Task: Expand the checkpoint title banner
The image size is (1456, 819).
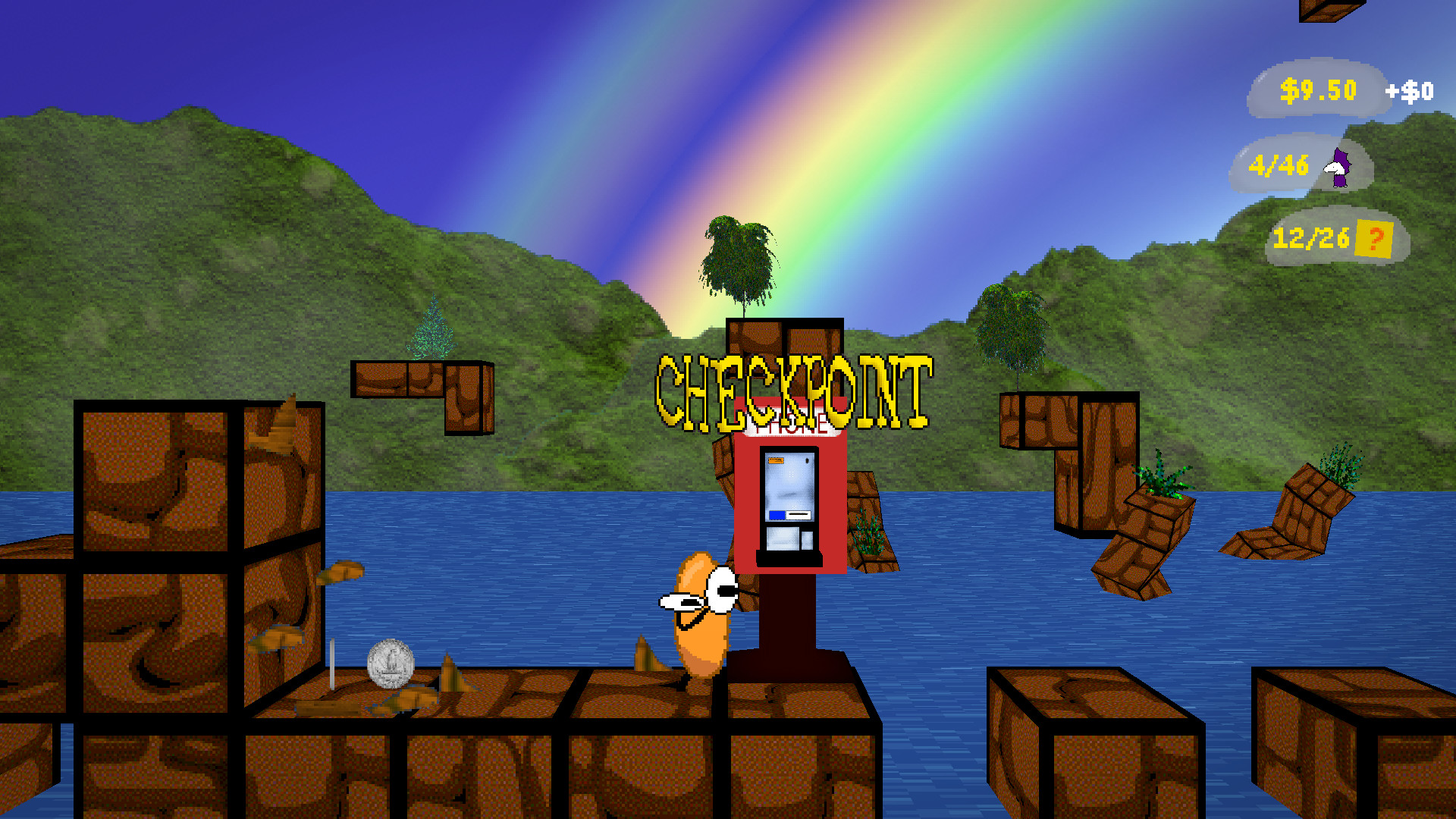Action: (795, 387)
